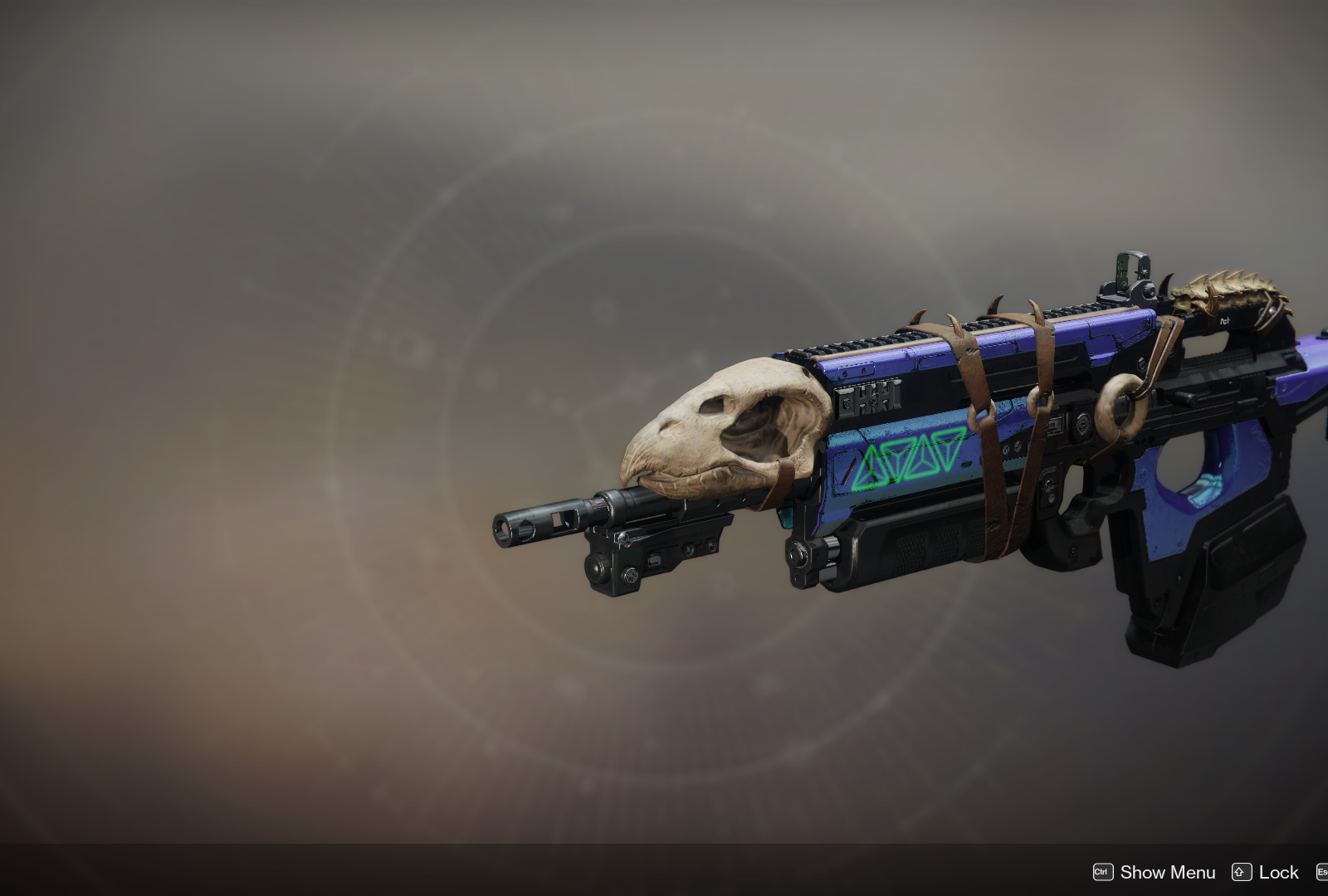Image resolution: width=1328 pixels, height=896 pixels.
Task: Click the Shift key hint icon
Action: (1241, 872)
